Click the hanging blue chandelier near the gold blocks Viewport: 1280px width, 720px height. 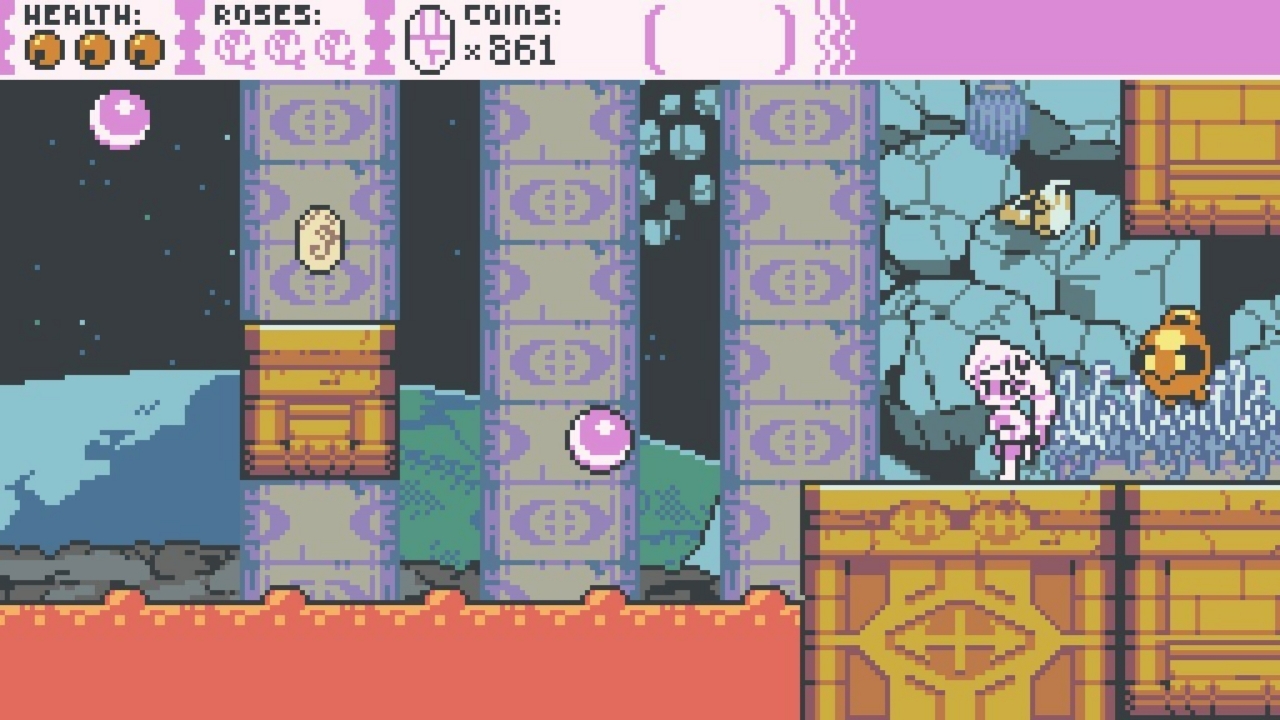994,113
